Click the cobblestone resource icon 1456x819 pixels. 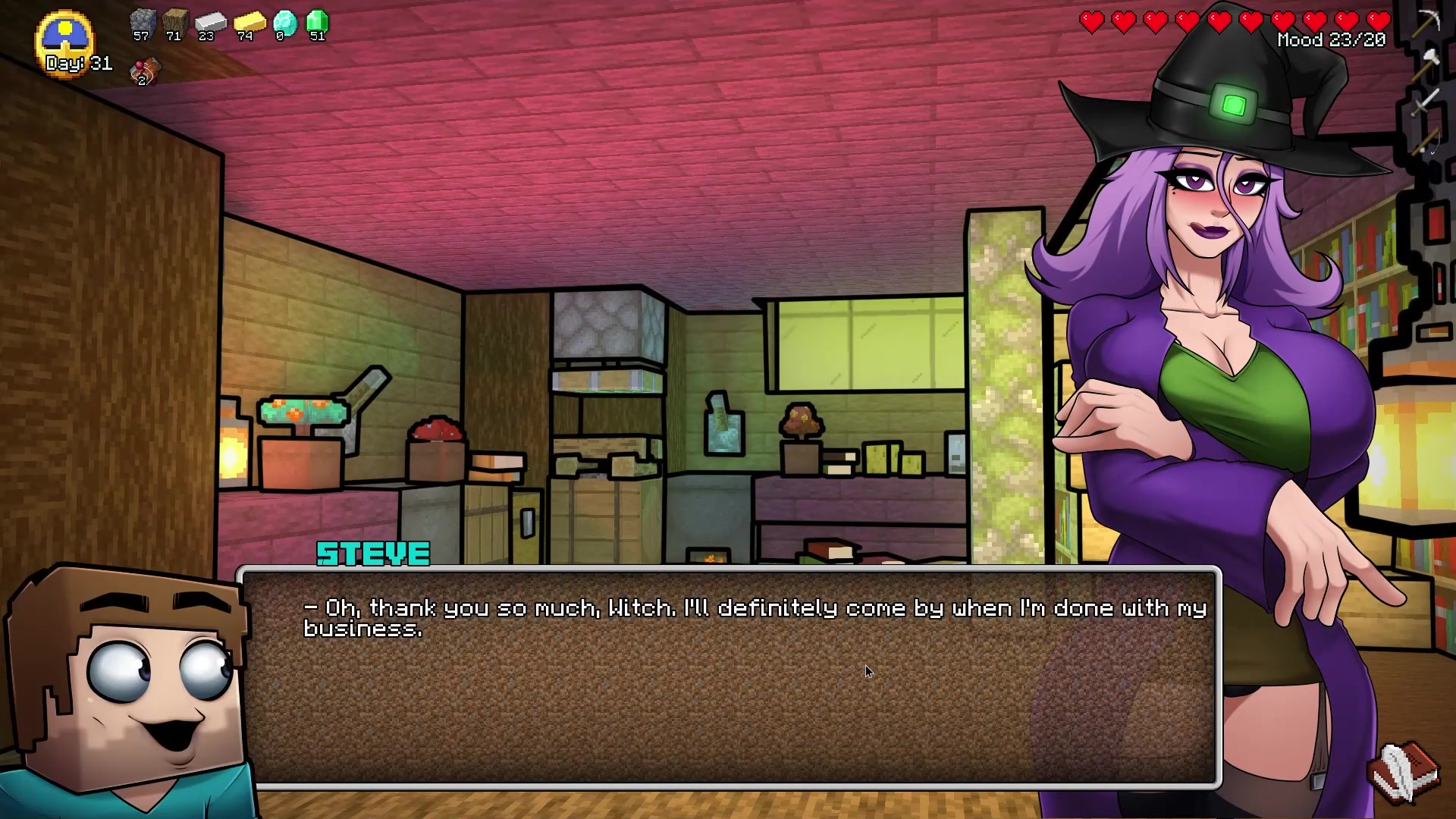pyautogui.click(x=142, y=23)
